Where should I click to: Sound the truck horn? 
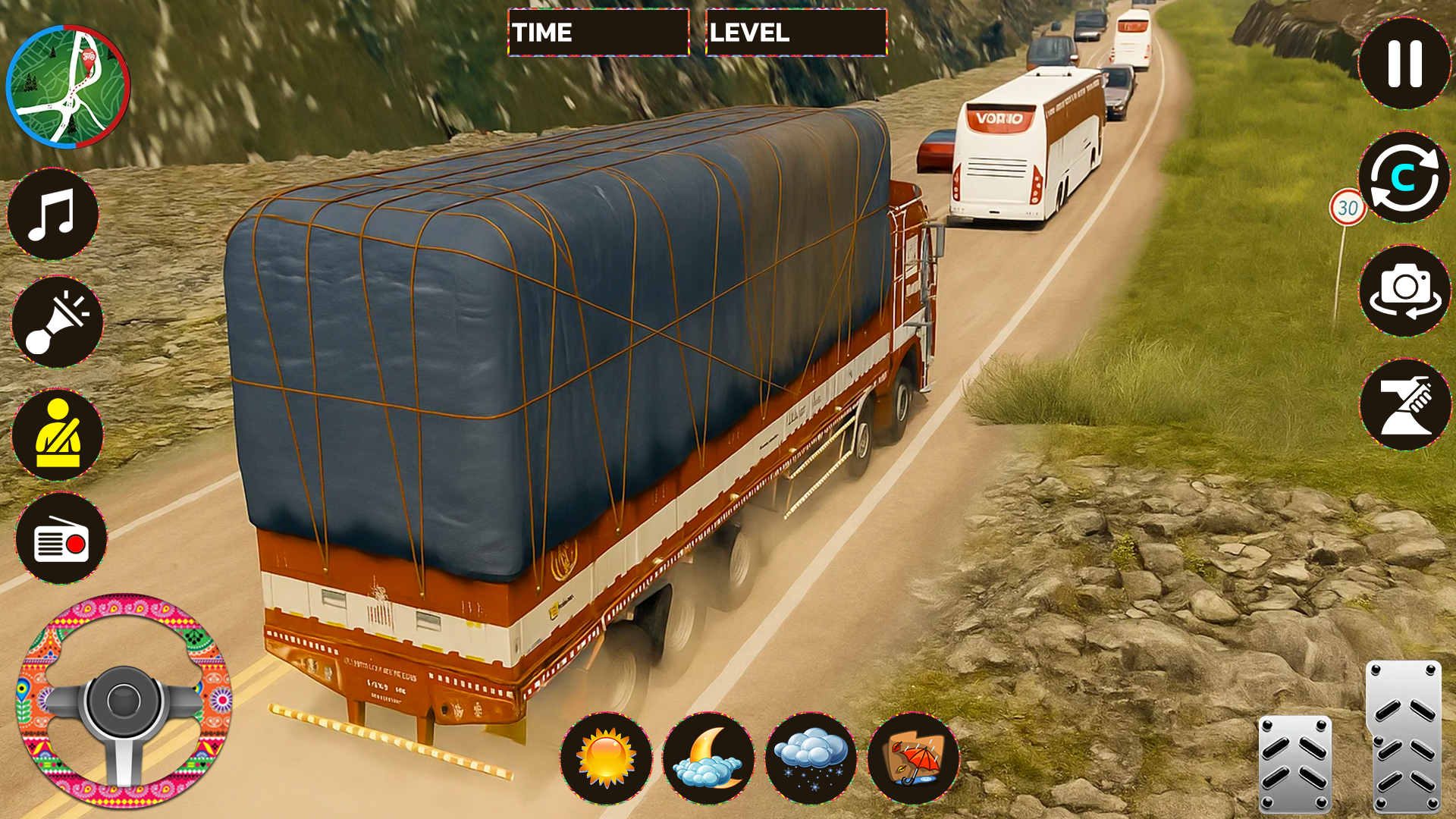[x=57, y=322]
